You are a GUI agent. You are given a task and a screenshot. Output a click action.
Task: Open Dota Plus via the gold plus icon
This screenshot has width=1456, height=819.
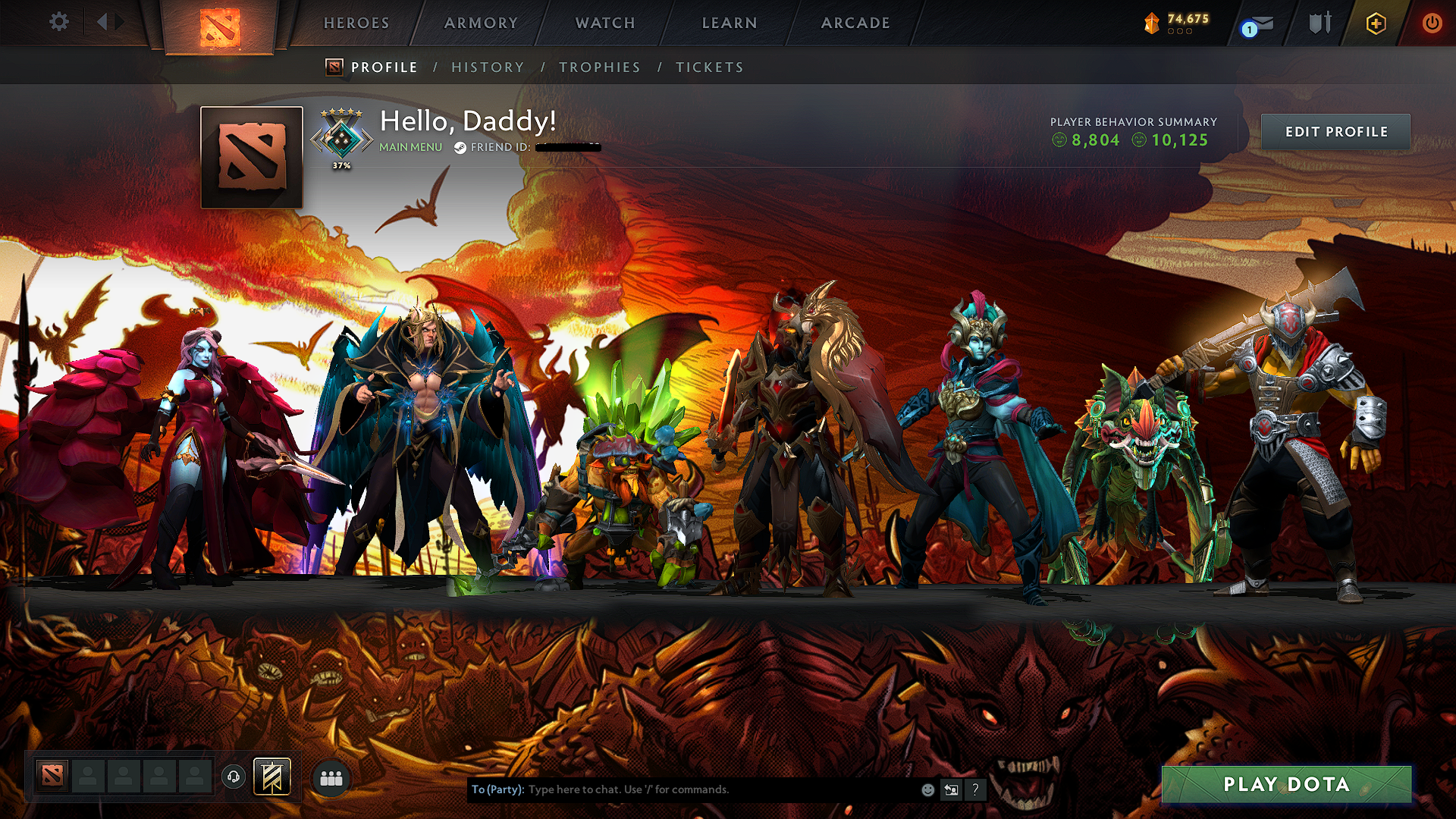pos(1376,23)
